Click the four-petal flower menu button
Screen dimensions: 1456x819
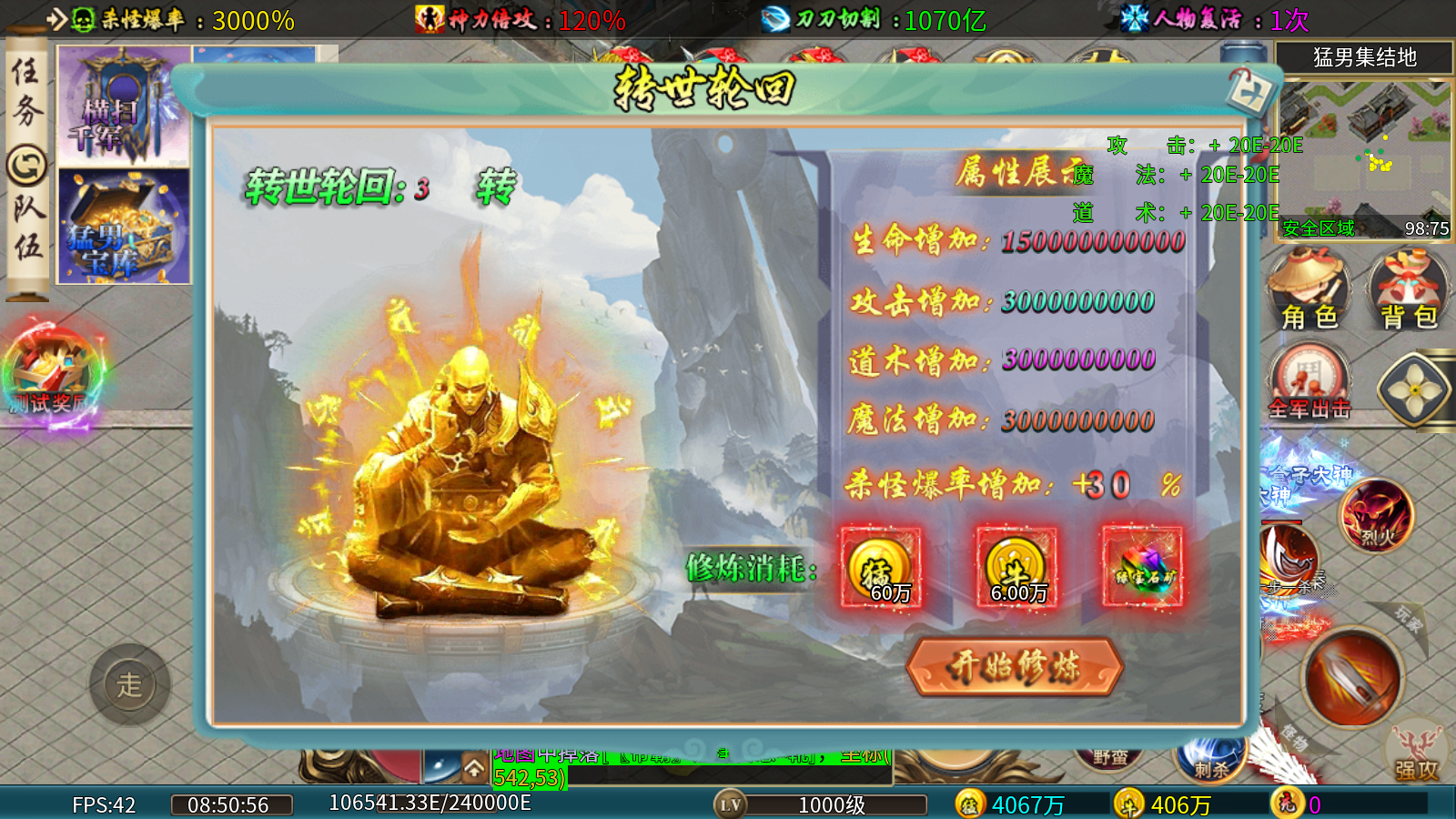pyautogui.click(x=1415, y=389)
